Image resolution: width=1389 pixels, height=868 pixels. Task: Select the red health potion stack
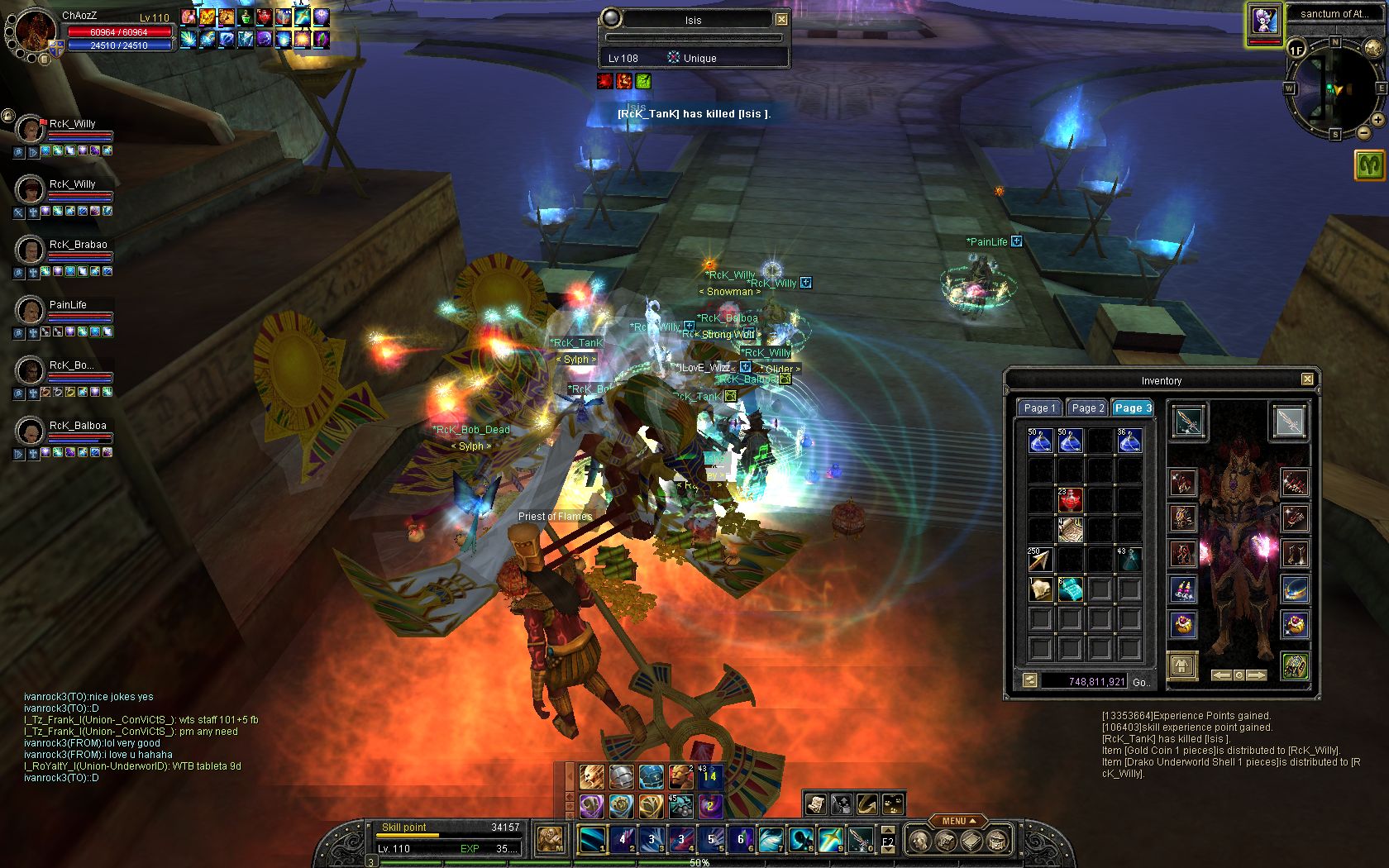[1070, 499]
